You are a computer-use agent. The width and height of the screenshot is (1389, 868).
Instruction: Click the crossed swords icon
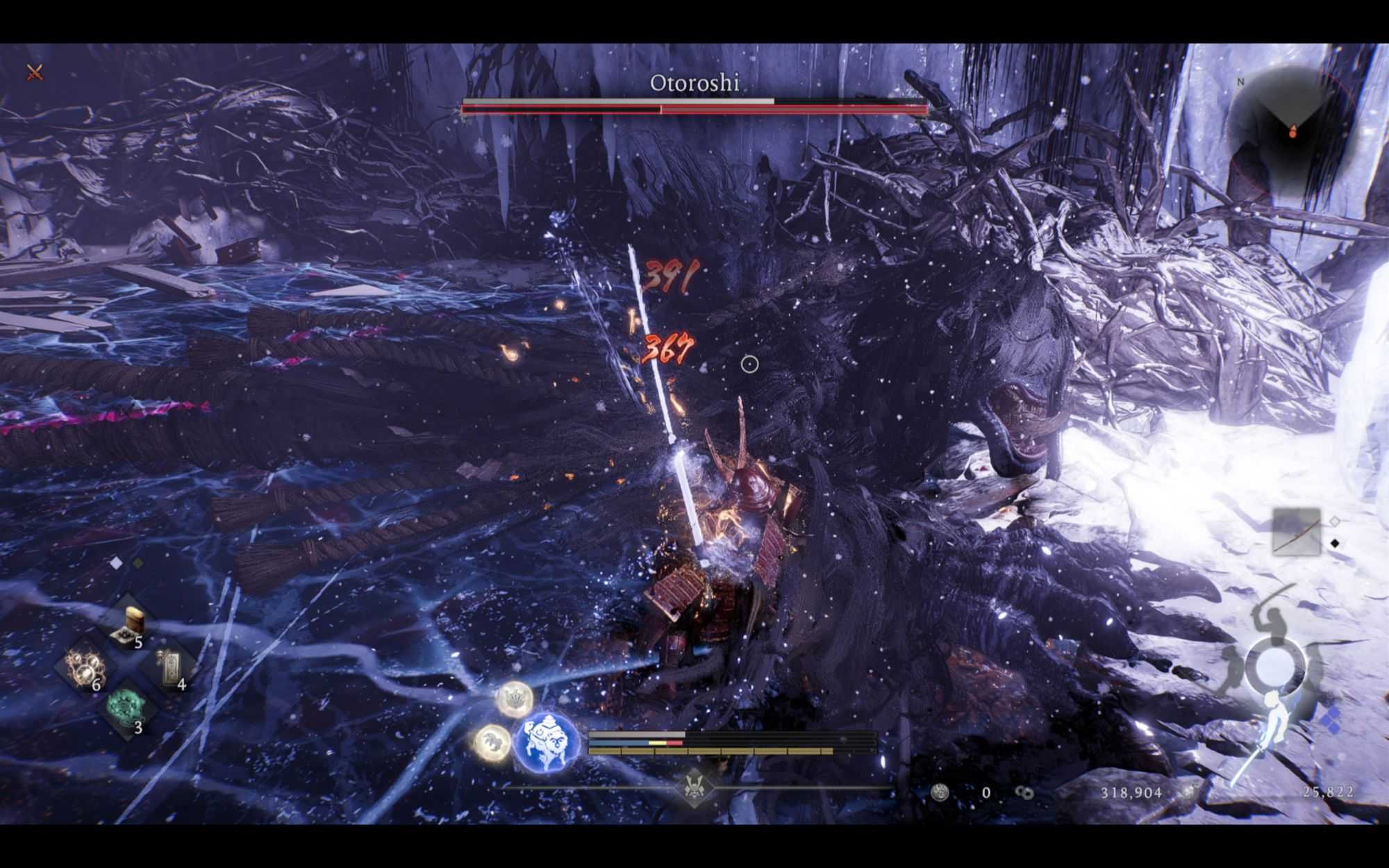click(x=35, y=72)
